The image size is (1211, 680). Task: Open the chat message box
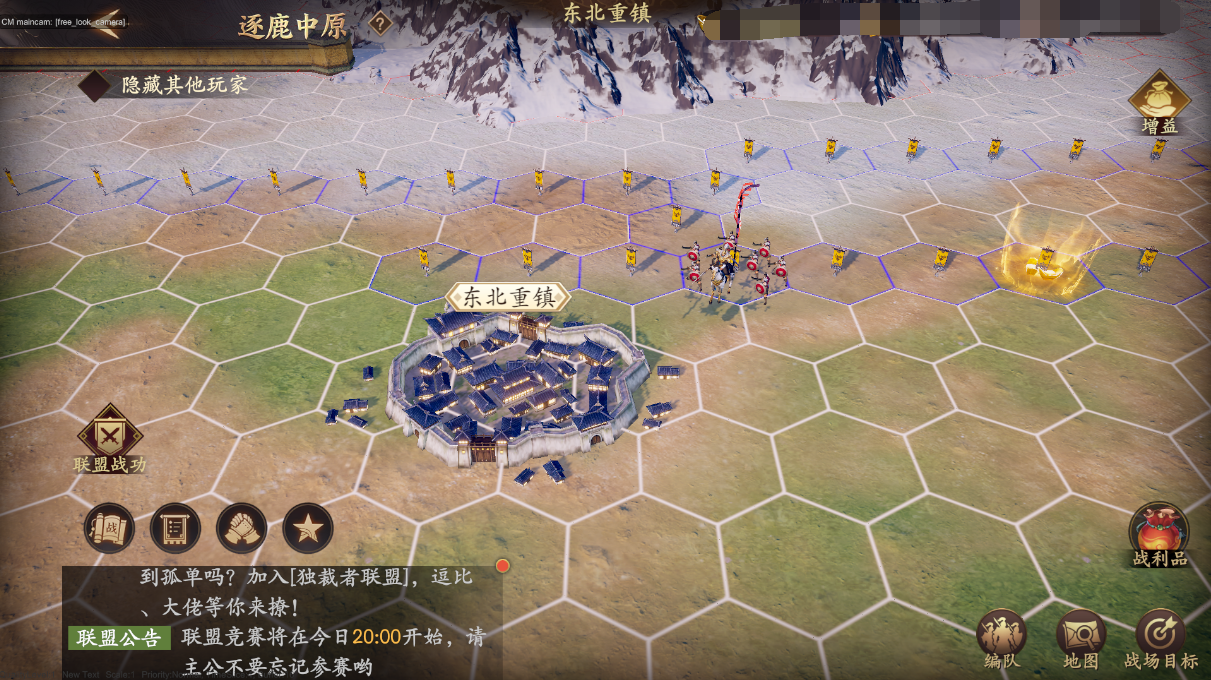282,622
